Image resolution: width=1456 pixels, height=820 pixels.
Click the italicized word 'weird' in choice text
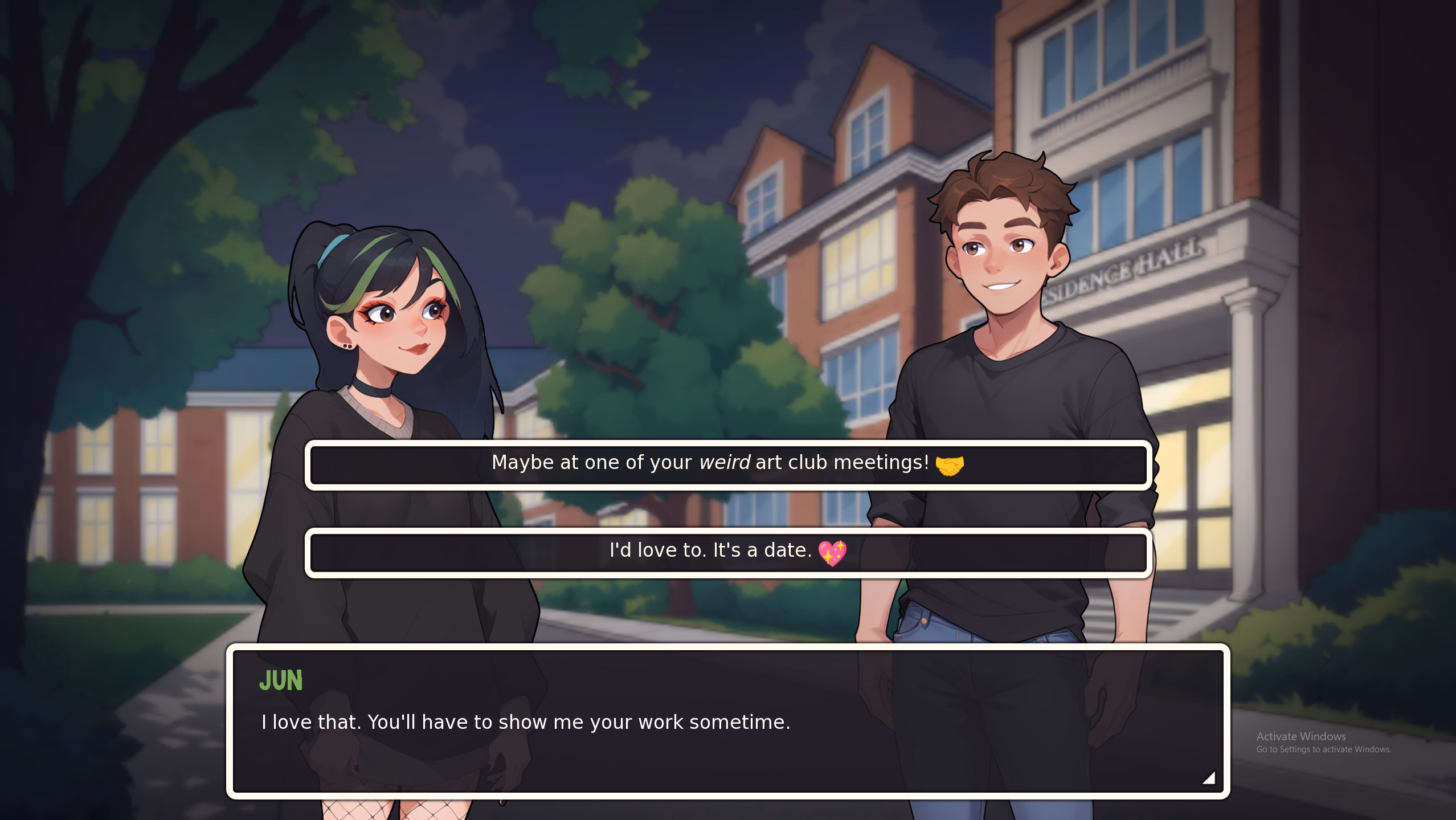(x=725, y=463)
